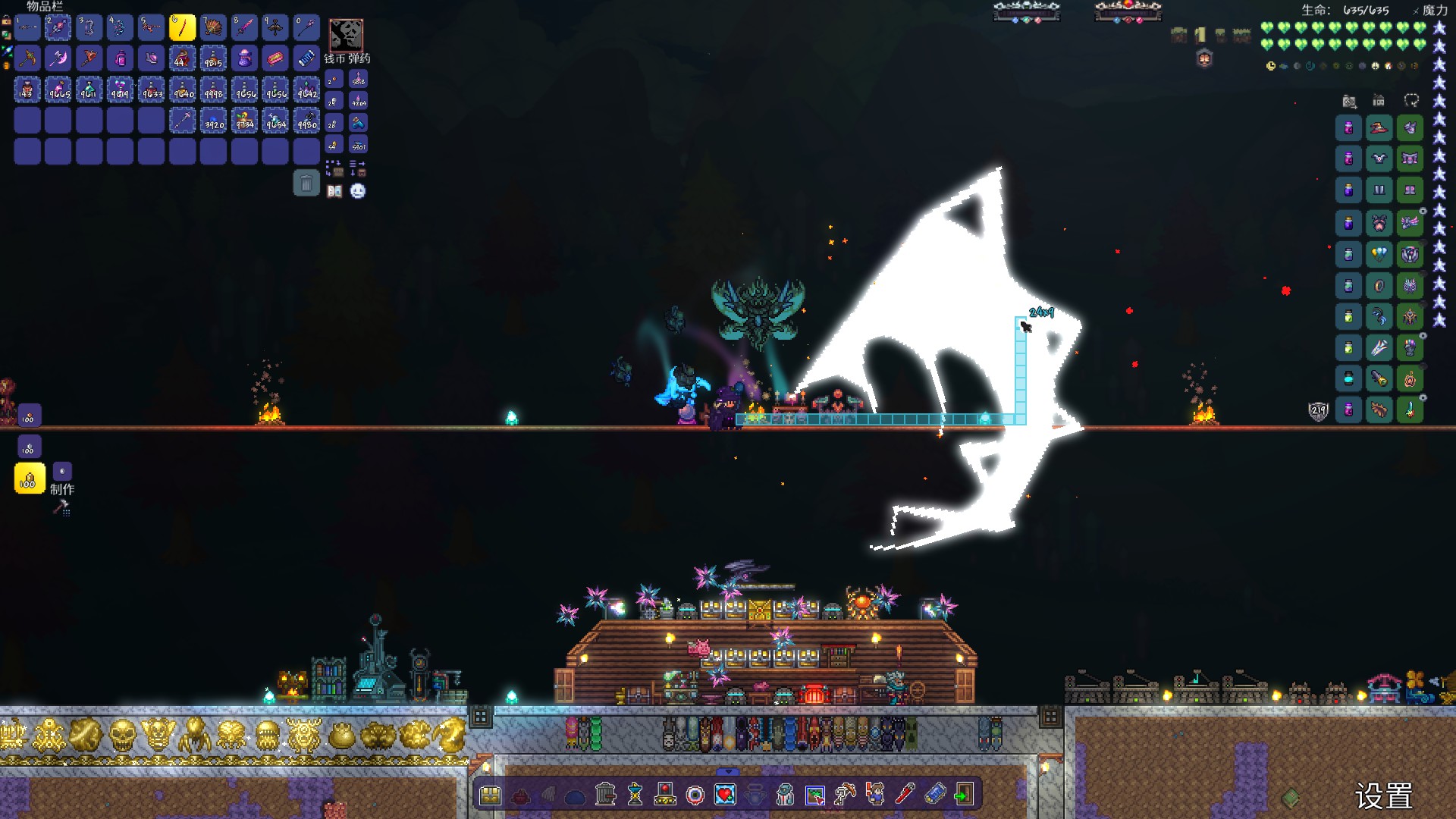Select the bow in hotbar slot 9

[275, 28]
